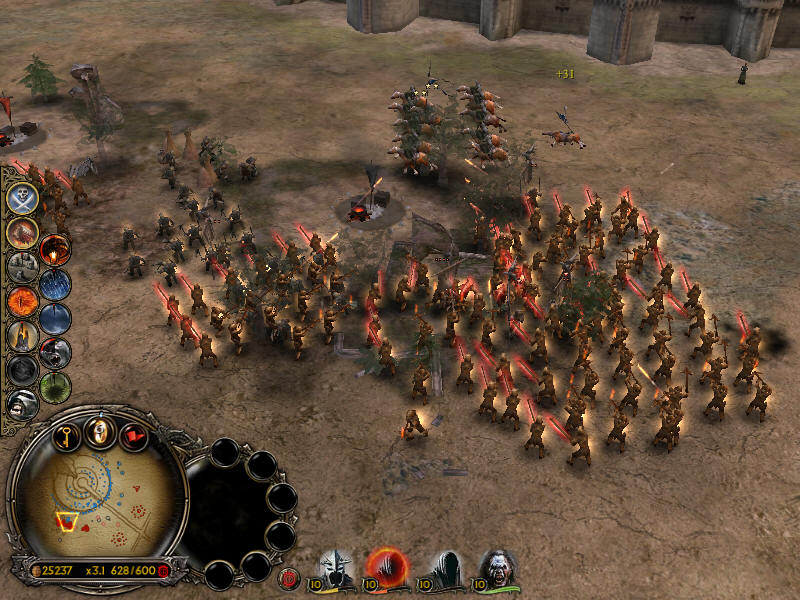This screenshot has height=600, width=800.
Task: Click the golden key button above minimap
Action: click(x=66, y=437)
